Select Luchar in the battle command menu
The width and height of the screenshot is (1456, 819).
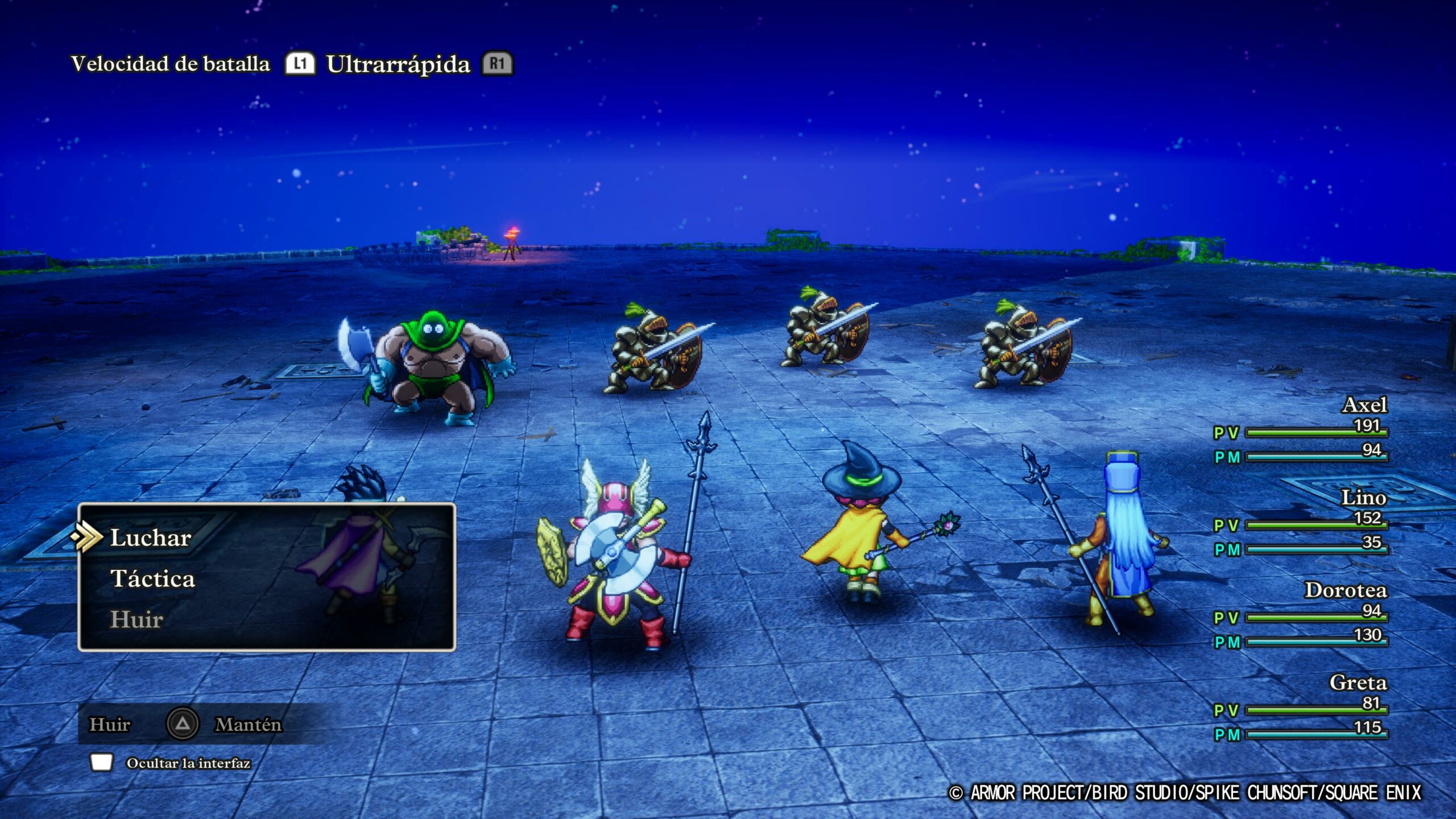[x=151, y=538]
